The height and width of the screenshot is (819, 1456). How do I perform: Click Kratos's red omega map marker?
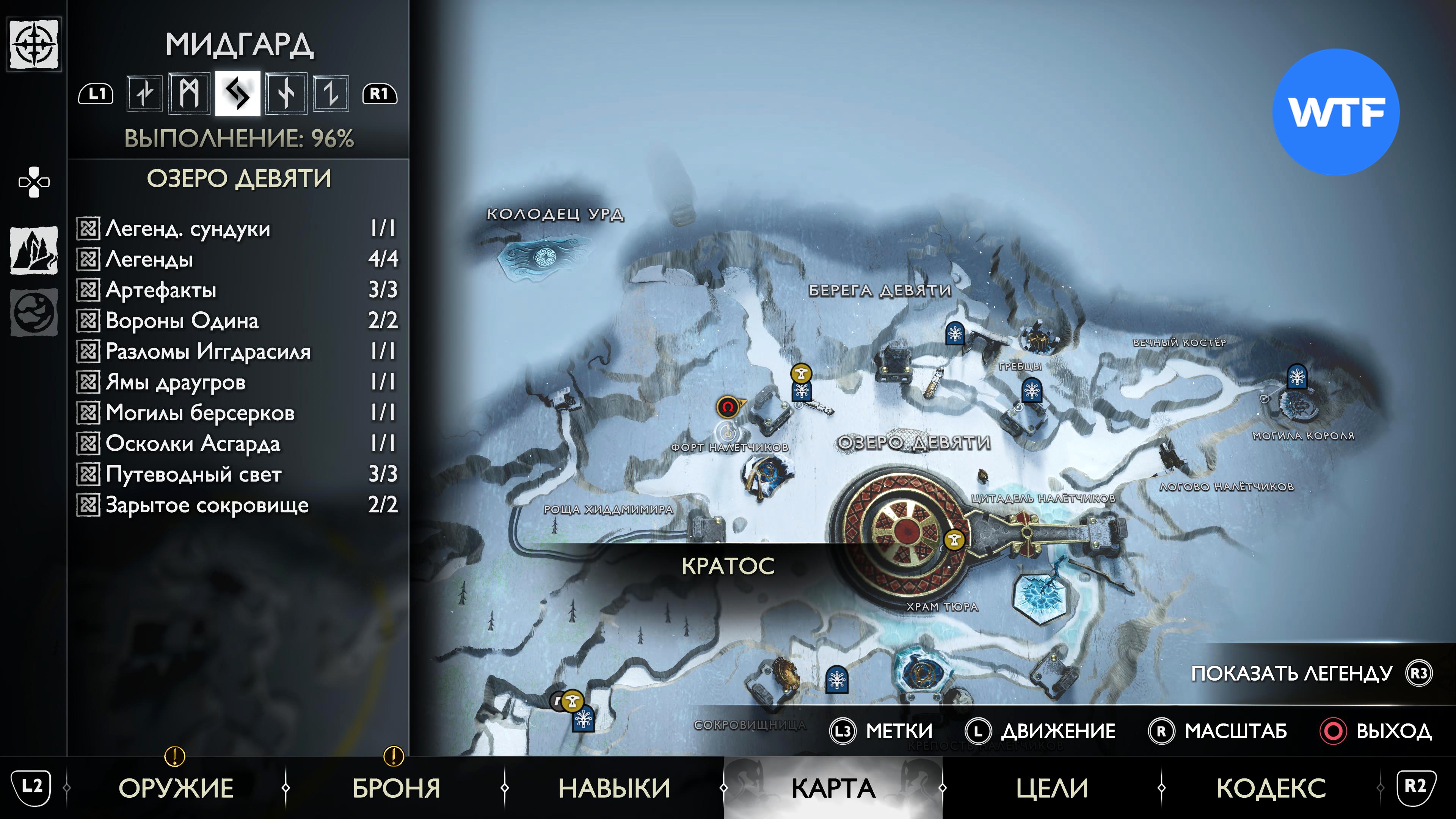point(728,406)
